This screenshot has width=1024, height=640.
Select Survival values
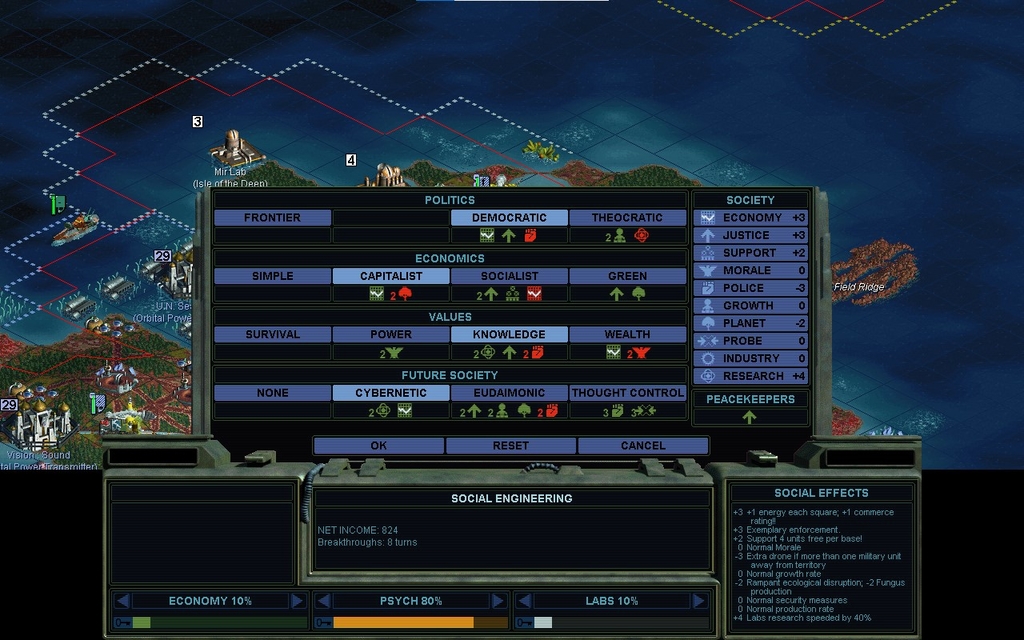pyautogui.click(x=272, y=335)
